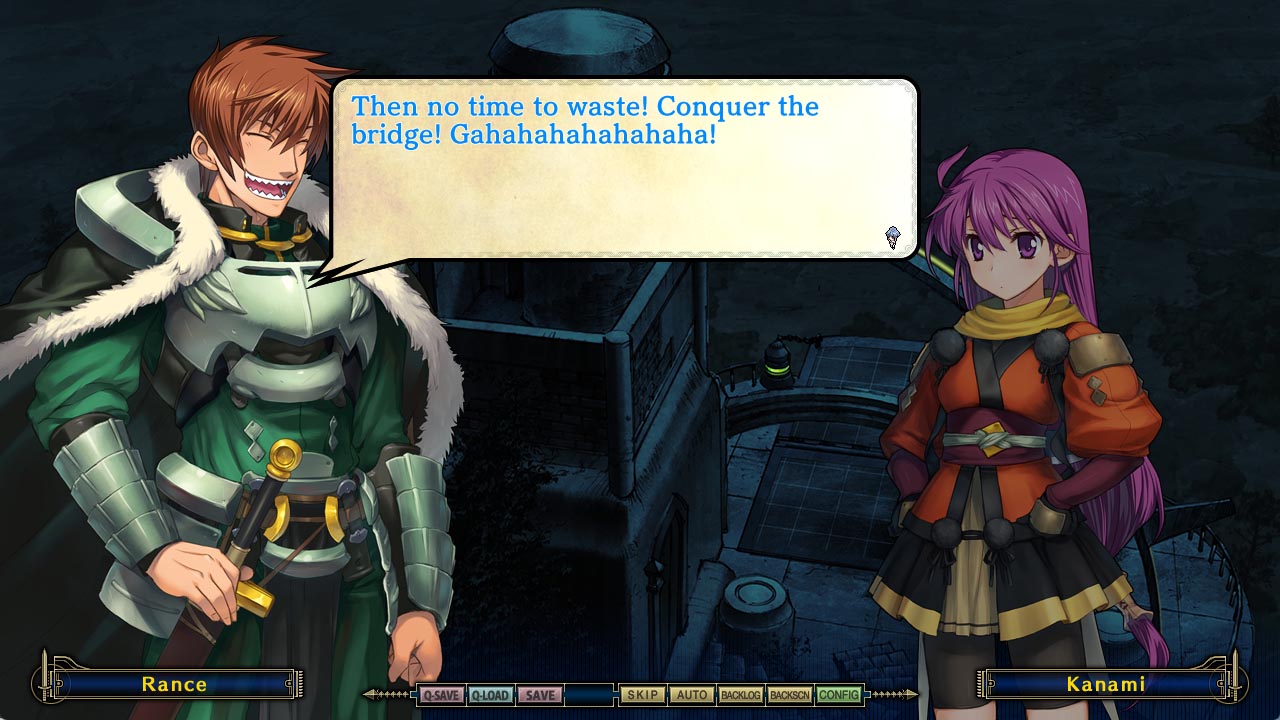The height and width of the screenshot is (720, 1280).
Task: Advance the dialogue via the speech bubble
Action: pos(624,170)
